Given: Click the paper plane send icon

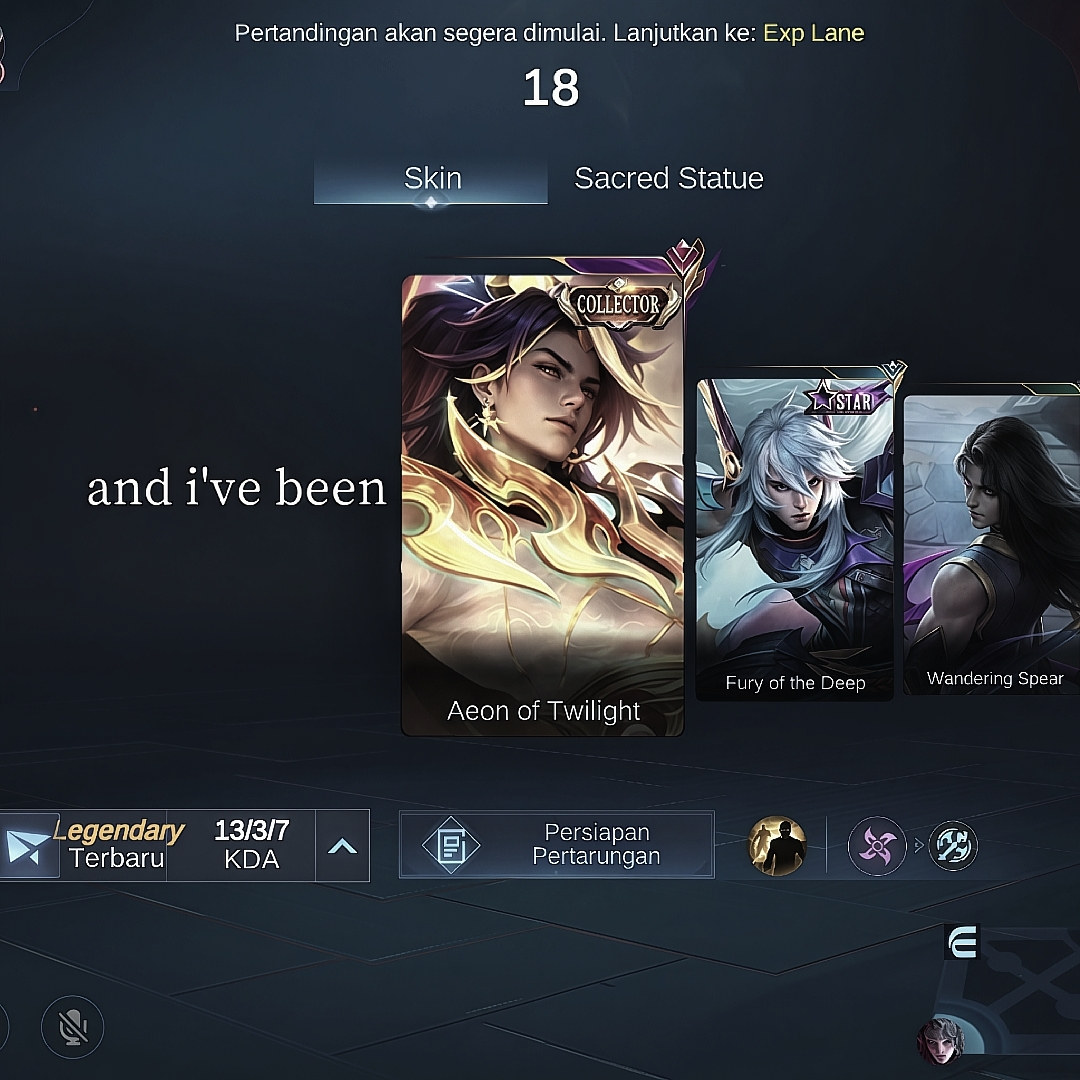Looking at the screenshot, I should [27, 846].
